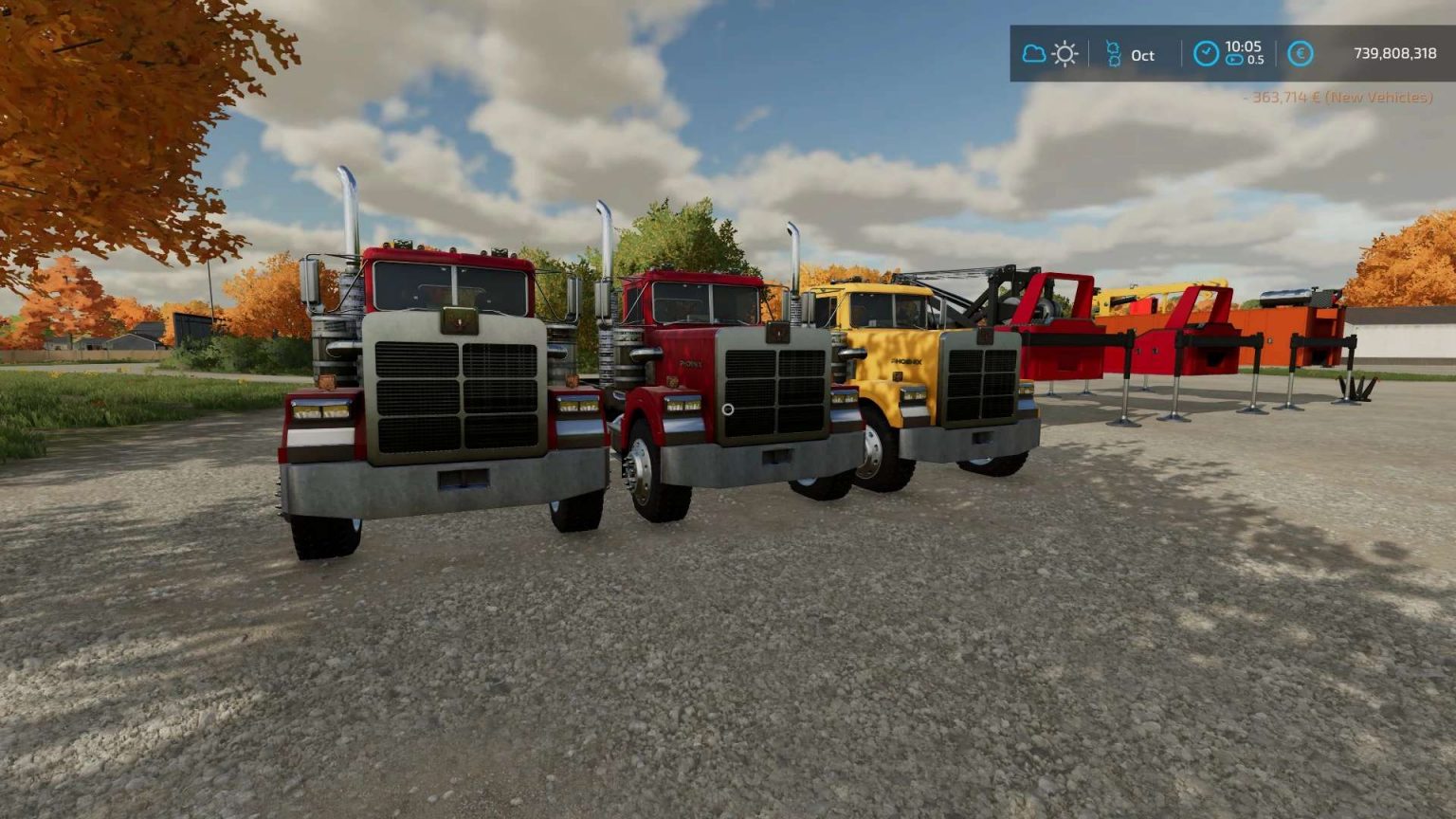Click the time-scale playback icon under 10:05
The height and width of the screenshot is (819, 1456).
coord(1234,62)
